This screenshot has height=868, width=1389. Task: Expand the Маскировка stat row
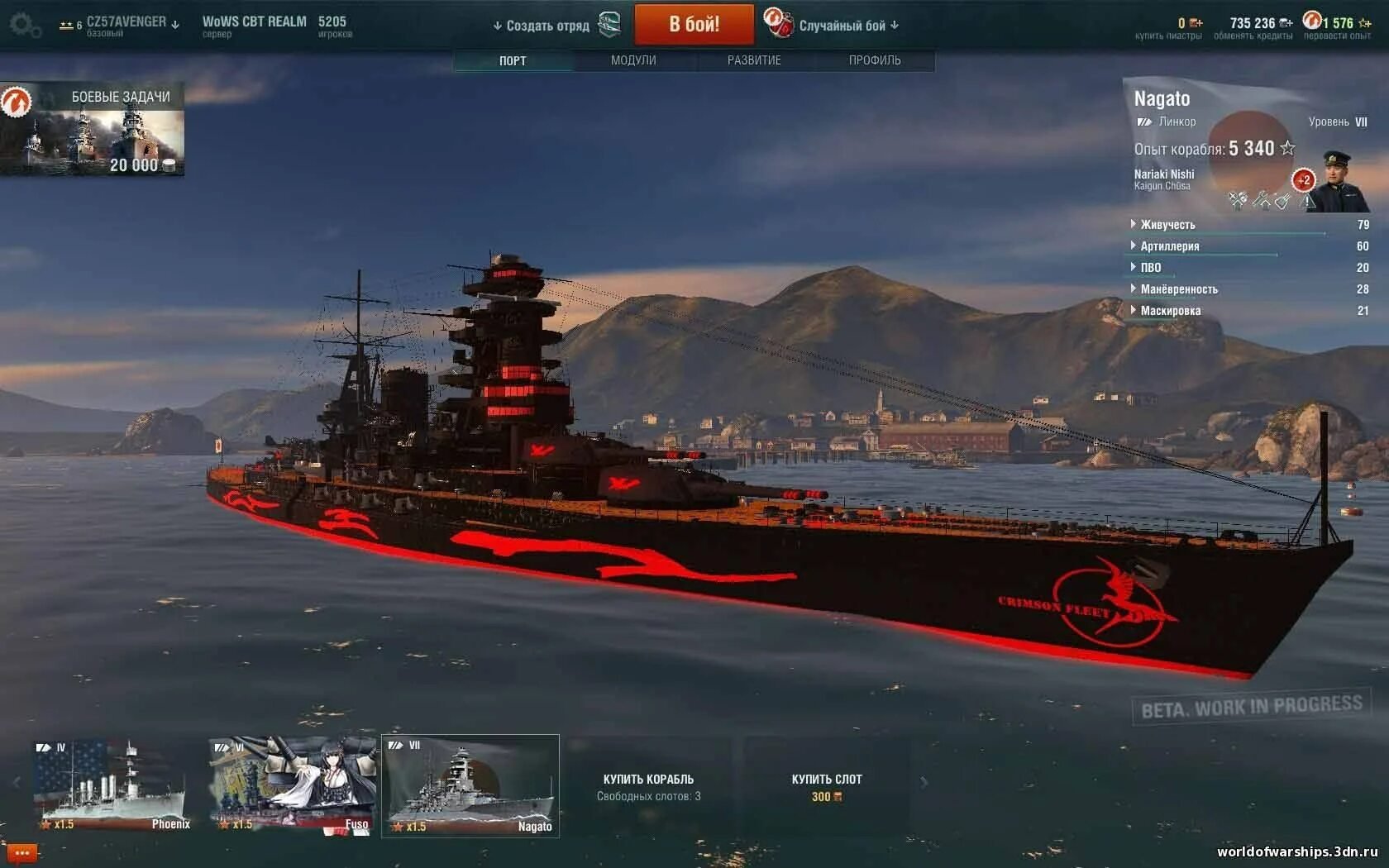click(1170, 311)
